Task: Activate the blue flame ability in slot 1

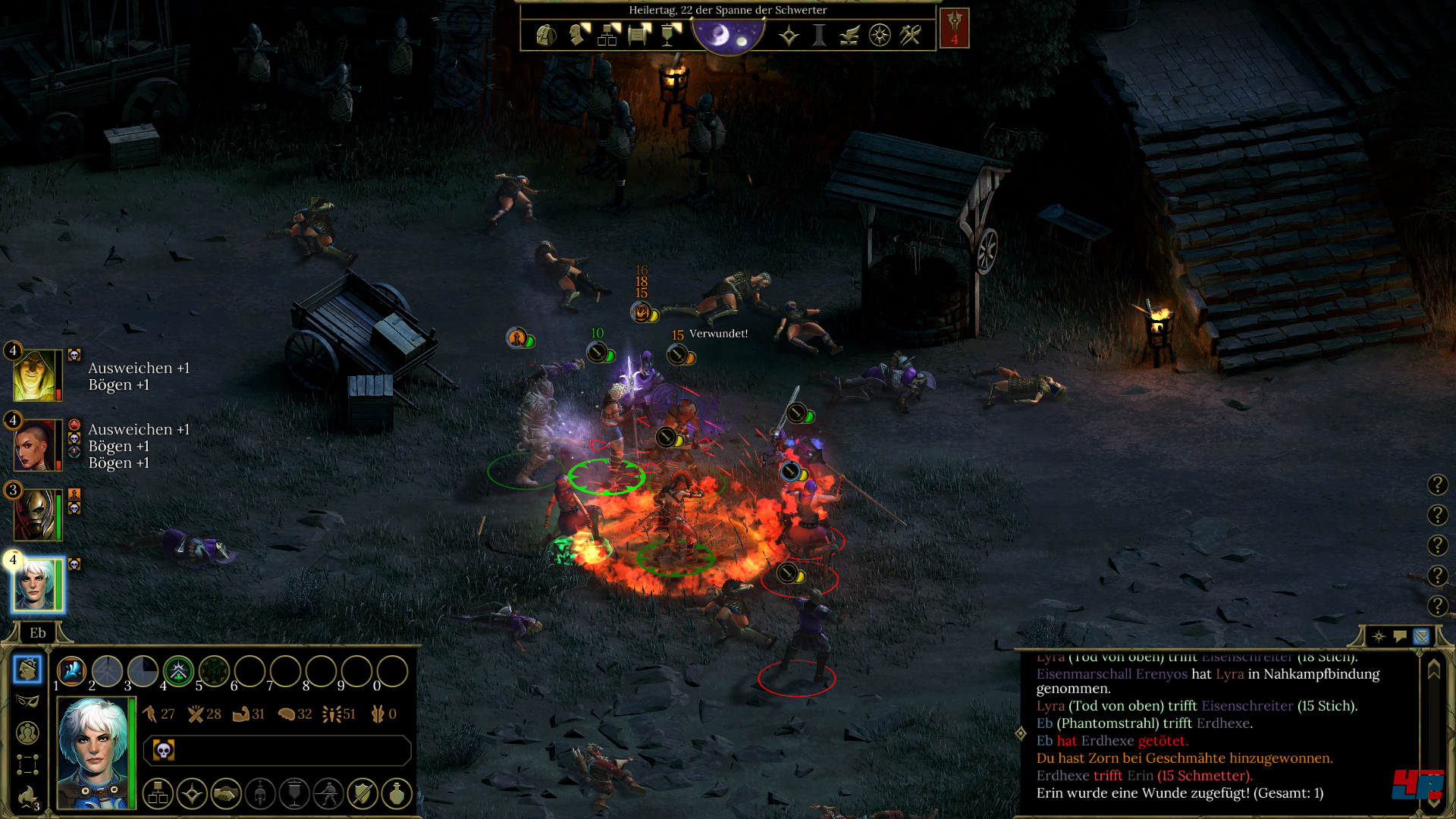Action: tap(71, 671)
